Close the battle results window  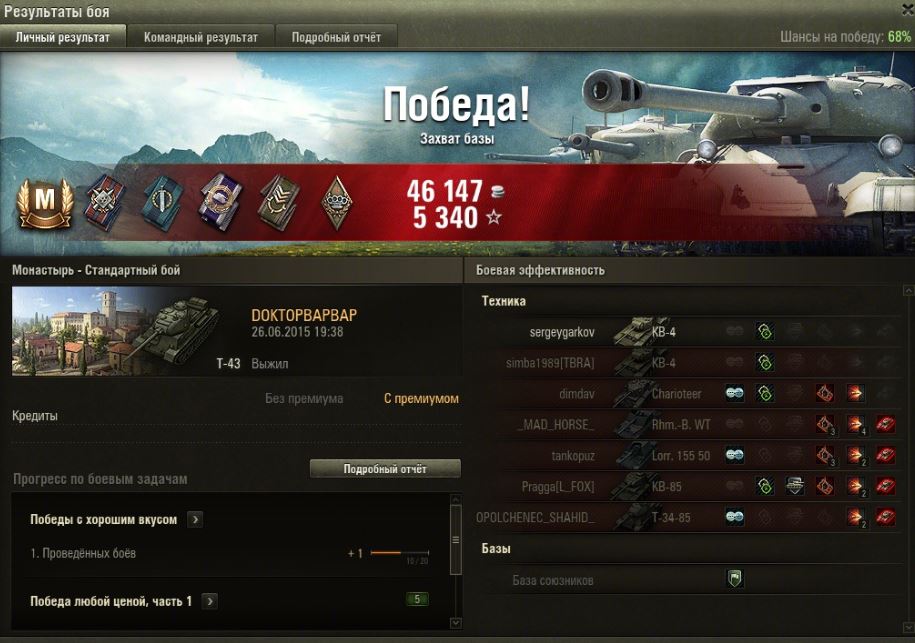(x=905, y=10)
